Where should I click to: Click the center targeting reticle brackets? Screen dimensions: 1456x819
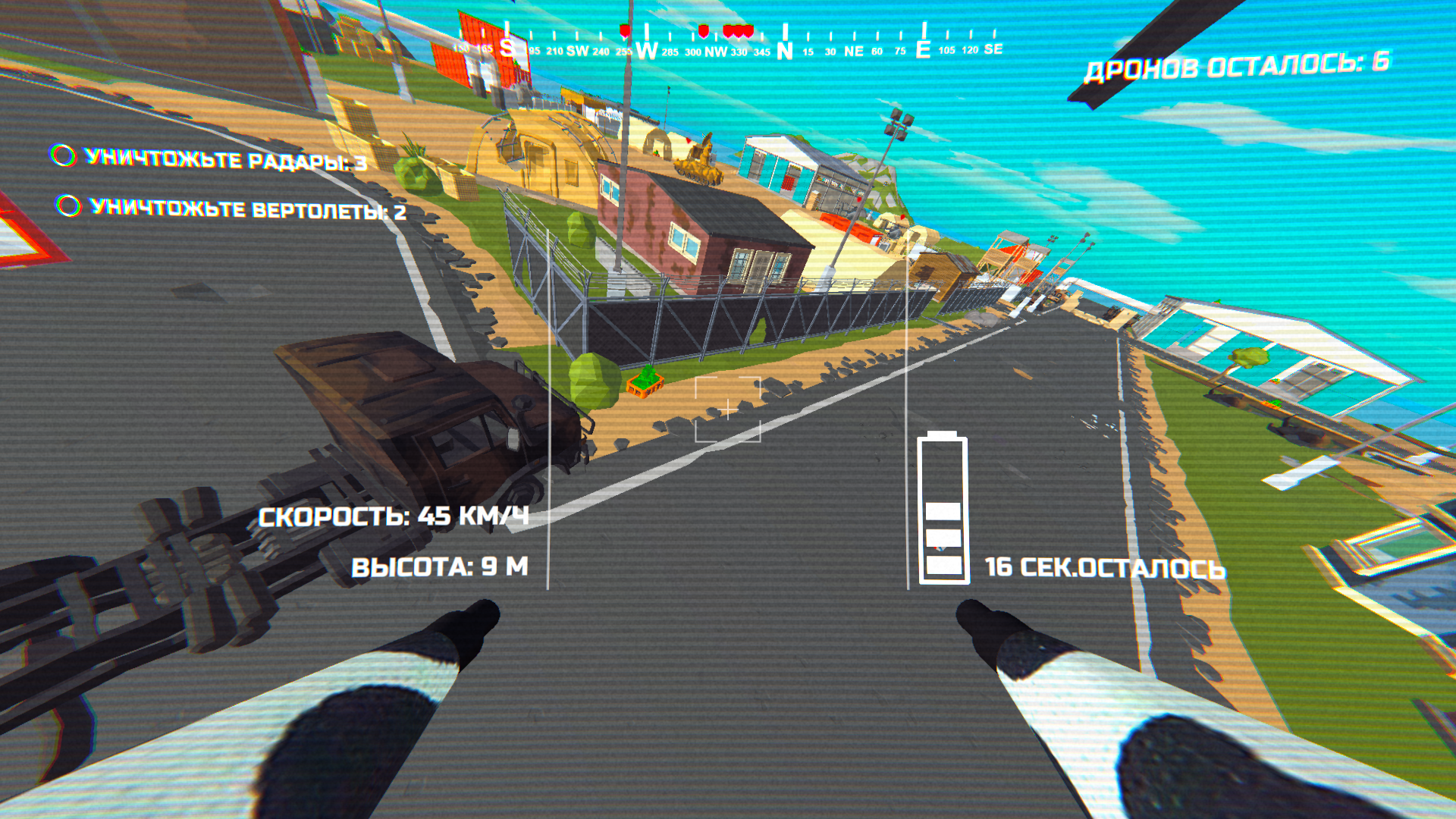[x=728, y=409]
